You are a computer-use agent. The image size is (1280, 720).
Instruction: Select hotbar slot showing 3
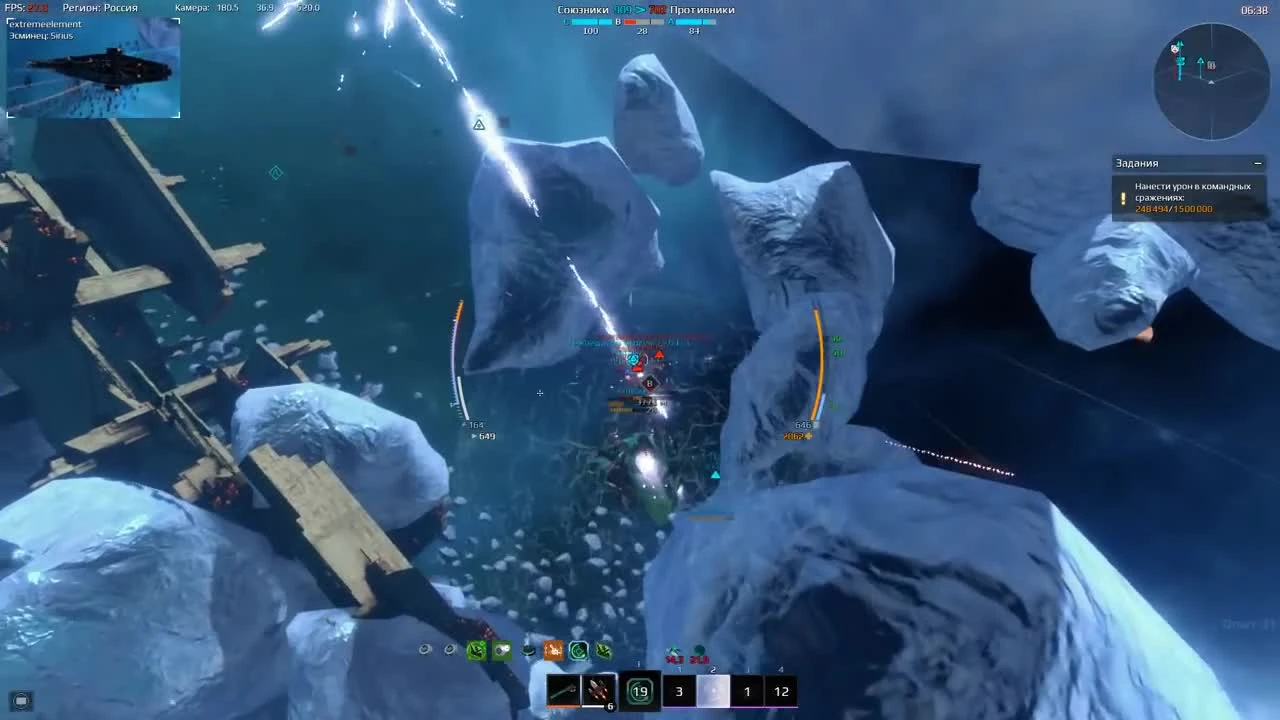(679, 691)
